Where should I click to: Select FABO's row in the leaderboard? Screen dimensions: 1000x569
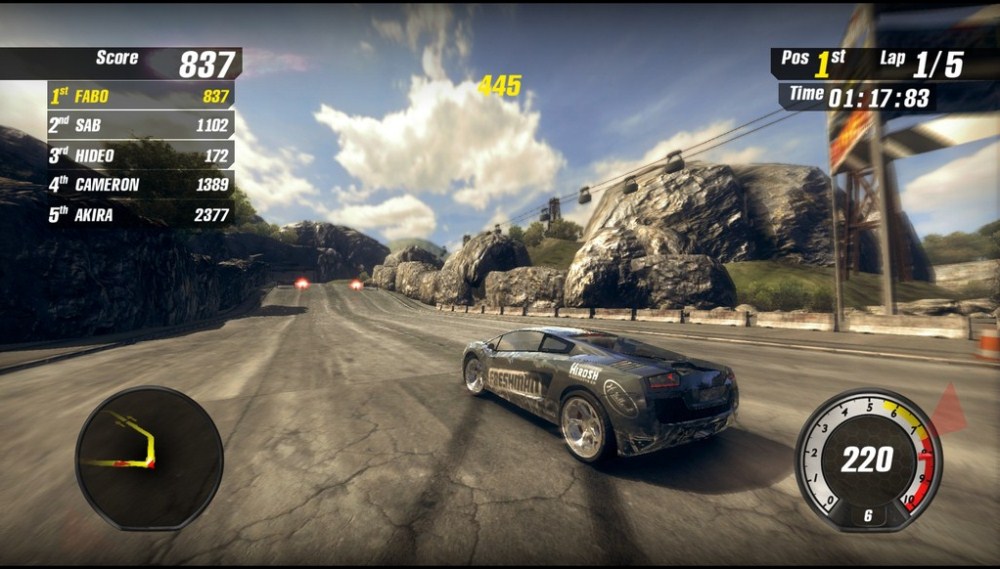click(x=140, y=96)
